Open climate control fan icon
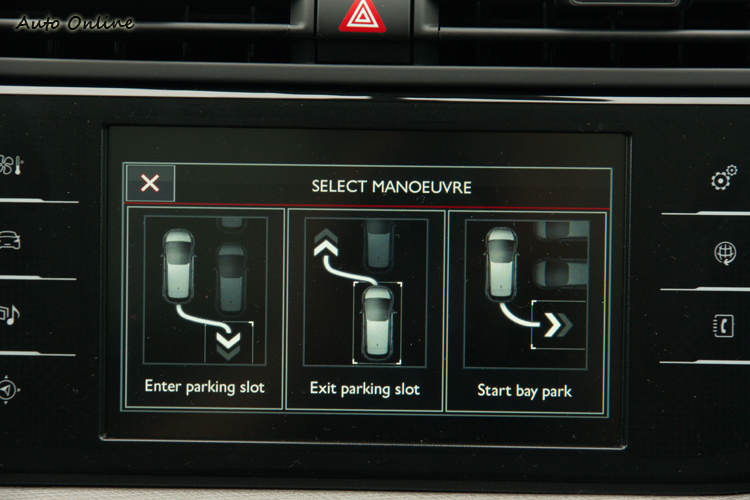Image resolution: width=750 pixels, height=500 pixels. coord(12,166)
